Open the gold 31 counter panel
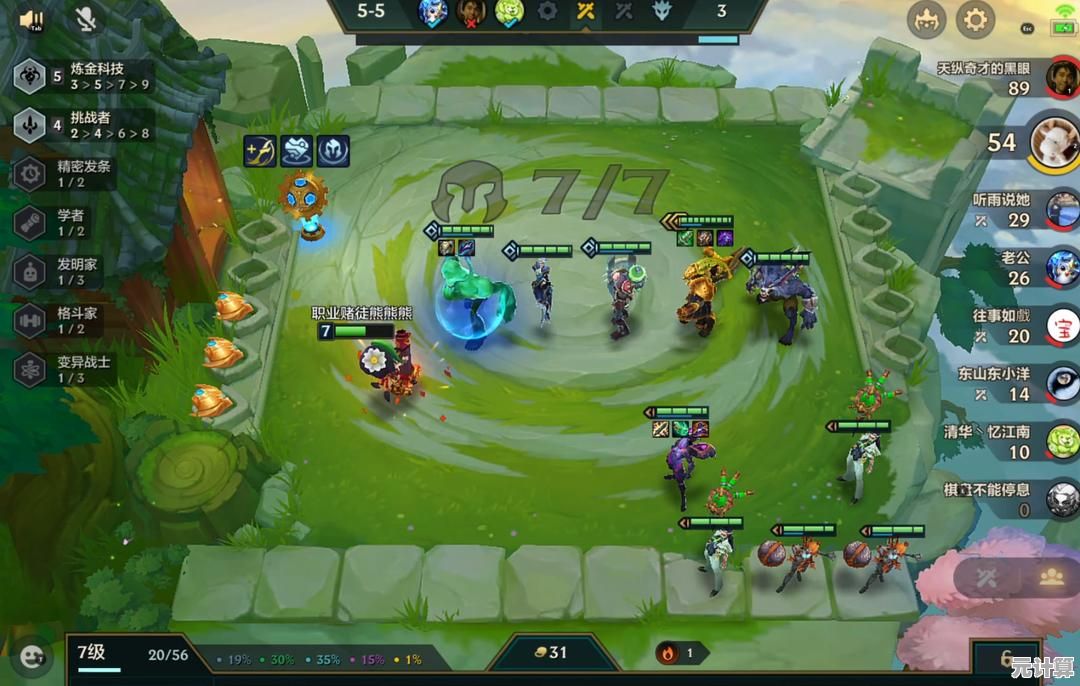Image resolution: width=1080 pixels, height=686 pixels. tap(550, 653)
